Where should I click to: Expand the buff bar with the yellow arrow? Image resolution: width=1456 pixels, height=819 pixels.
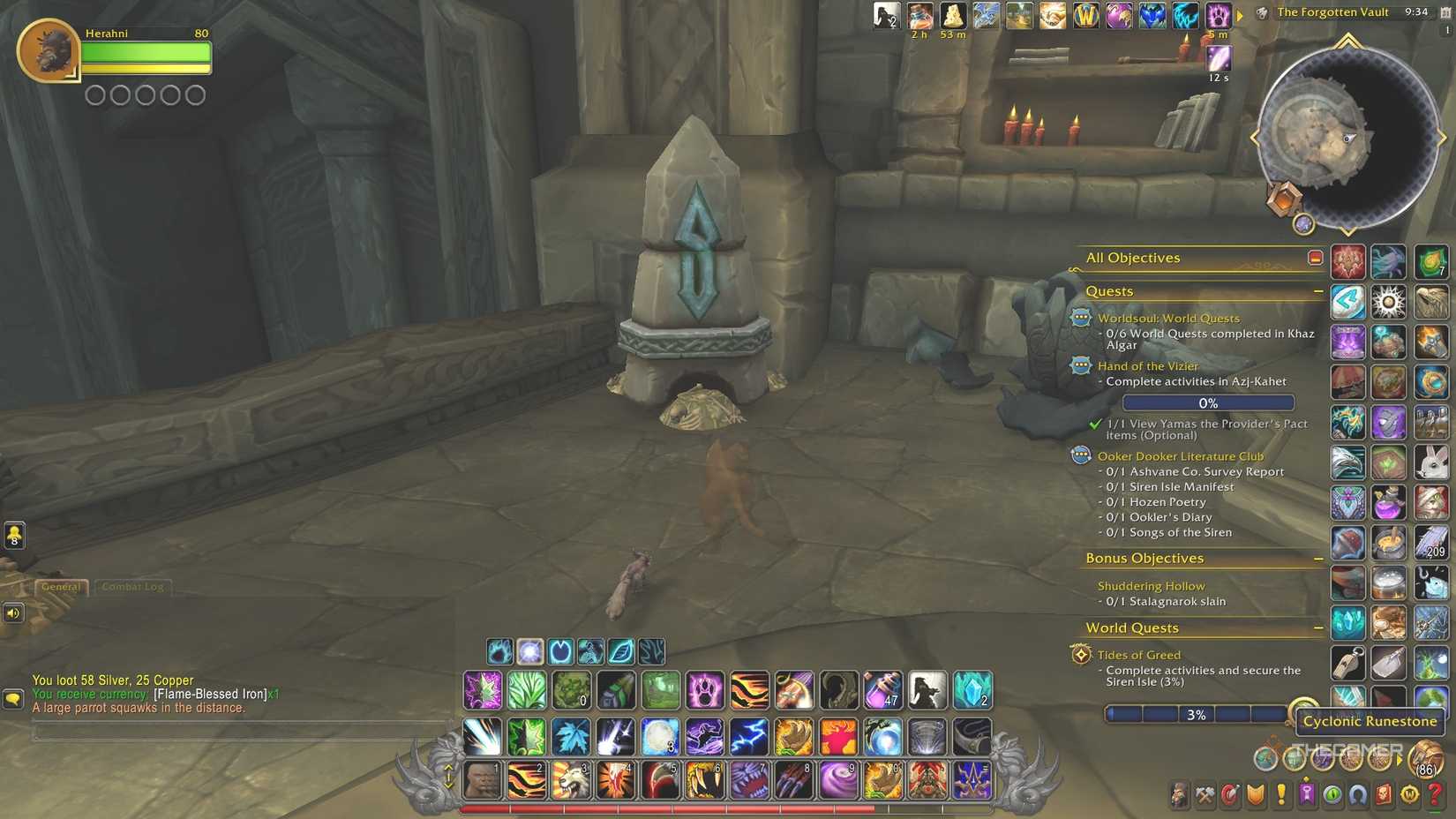click(1241, 13)
